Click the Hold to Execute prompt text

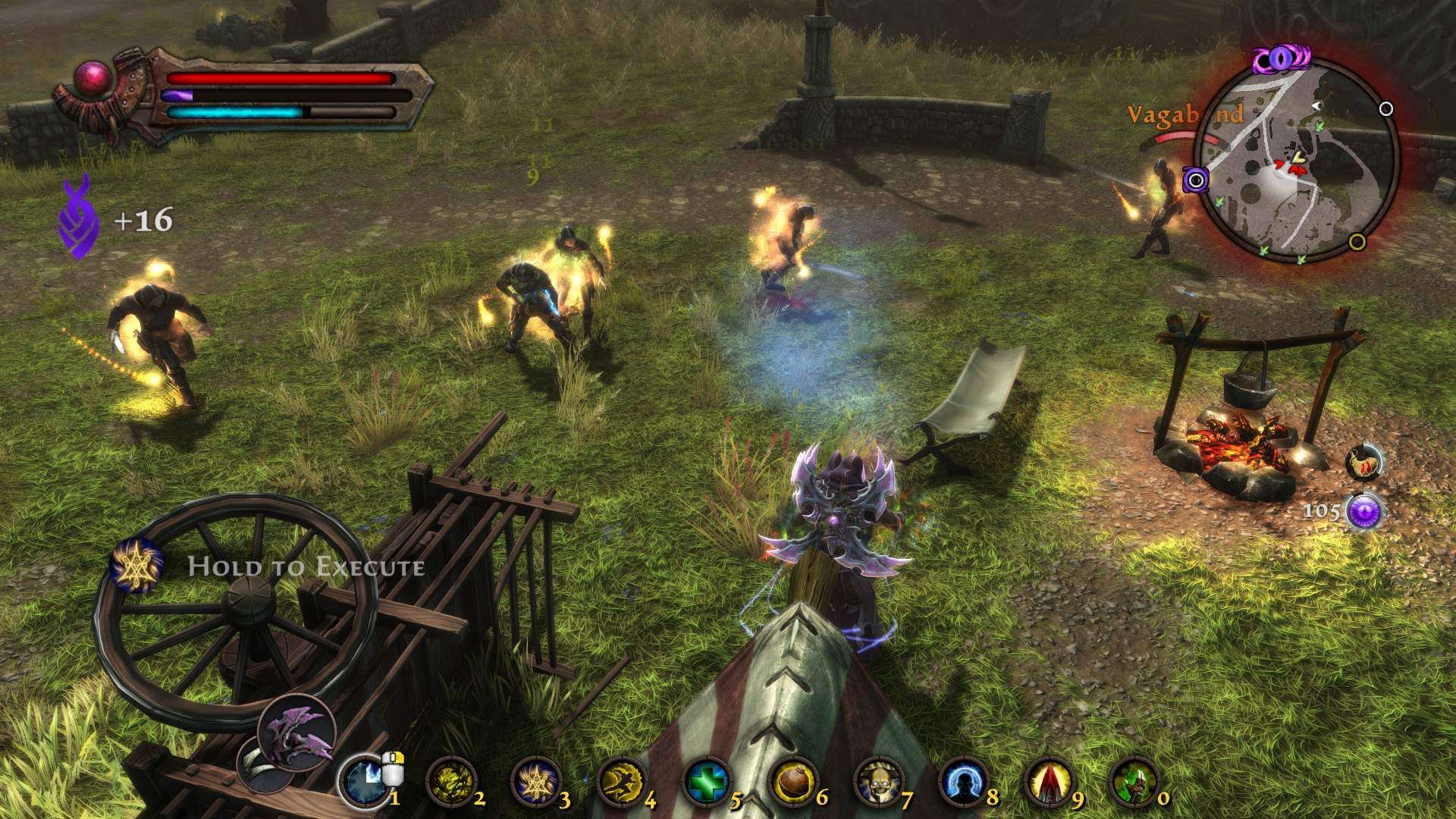click(x=306, y=566)
